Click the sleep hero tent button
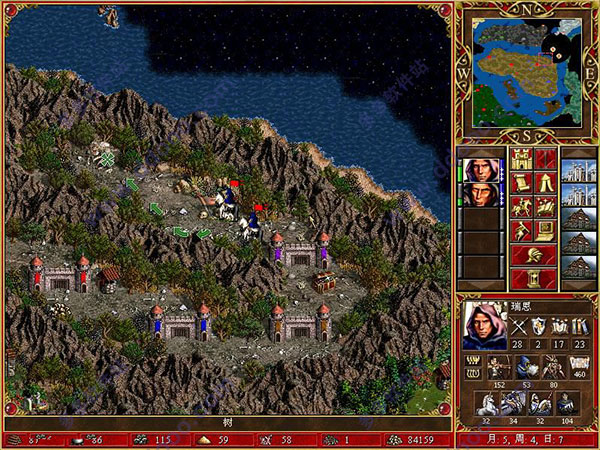Viewport: 600px width, 450px height. [x=544, y=183]
